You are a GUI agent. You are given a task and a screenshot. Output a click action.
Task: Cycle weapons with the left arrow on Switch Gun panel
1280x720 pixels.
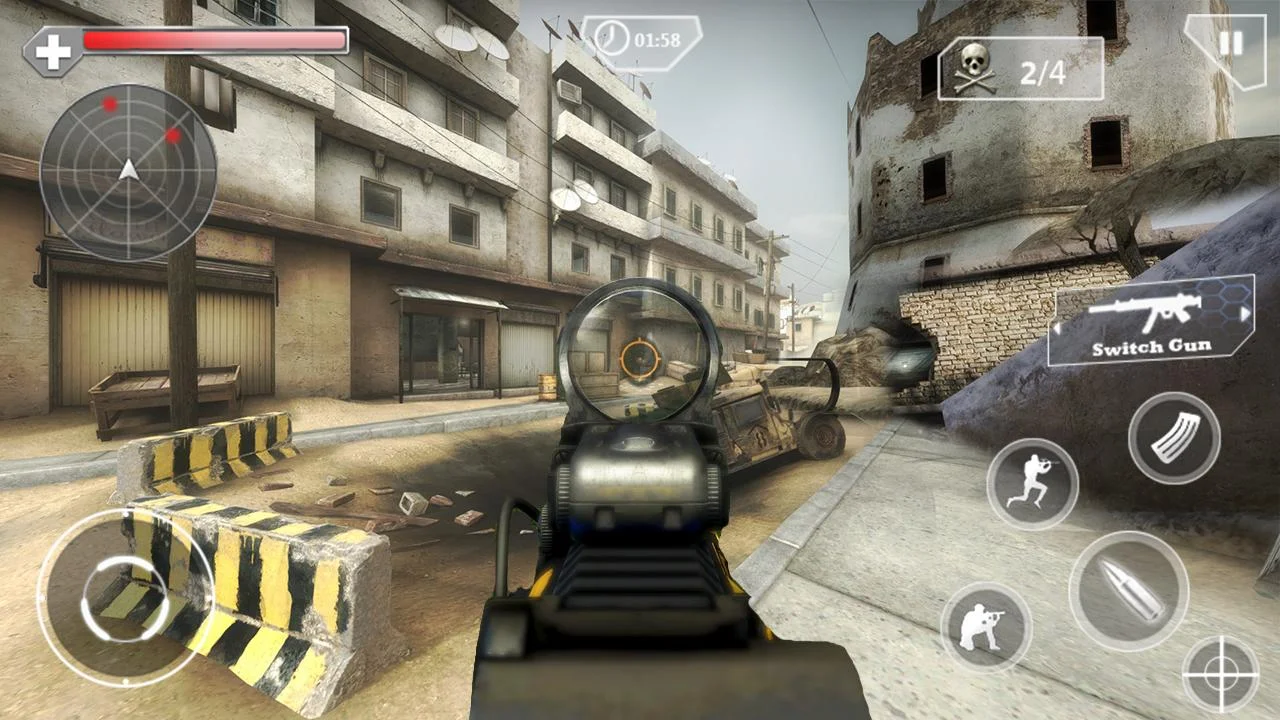tap(1055, 325)
